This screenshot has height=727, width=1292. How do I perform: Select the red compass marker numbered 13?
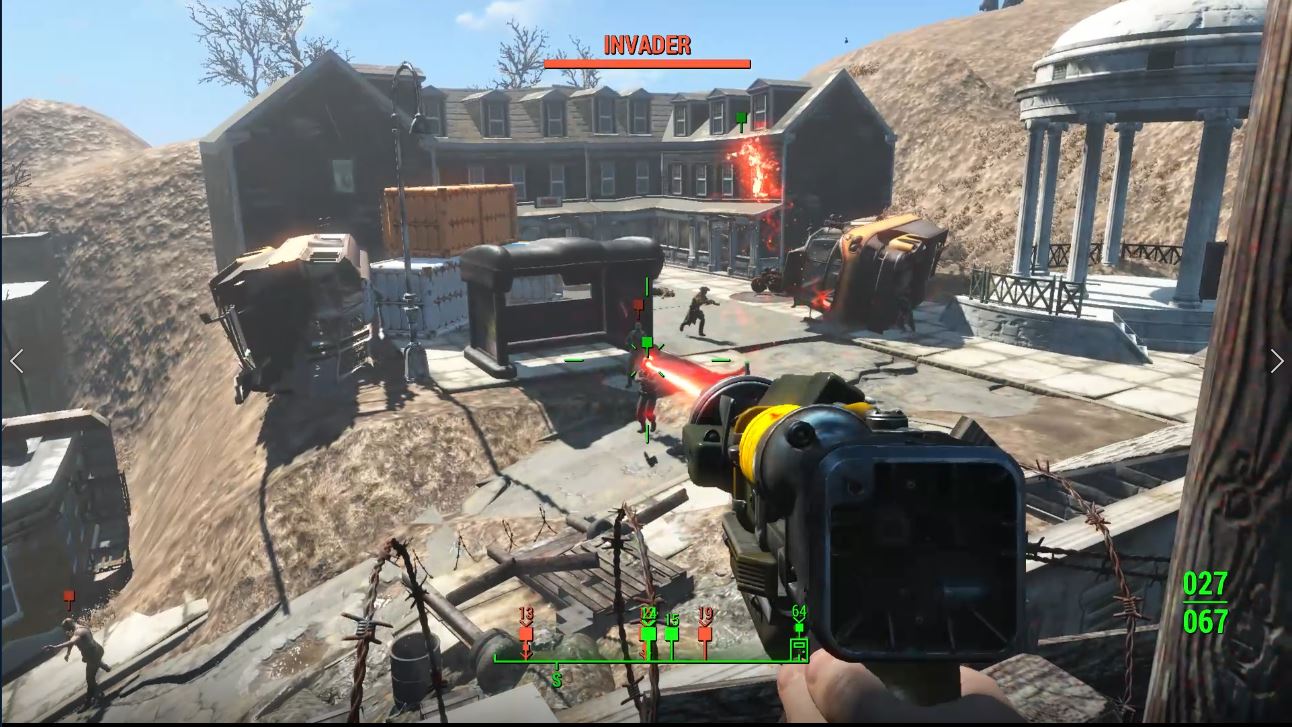pyautogui.click(x=526, y=634)
